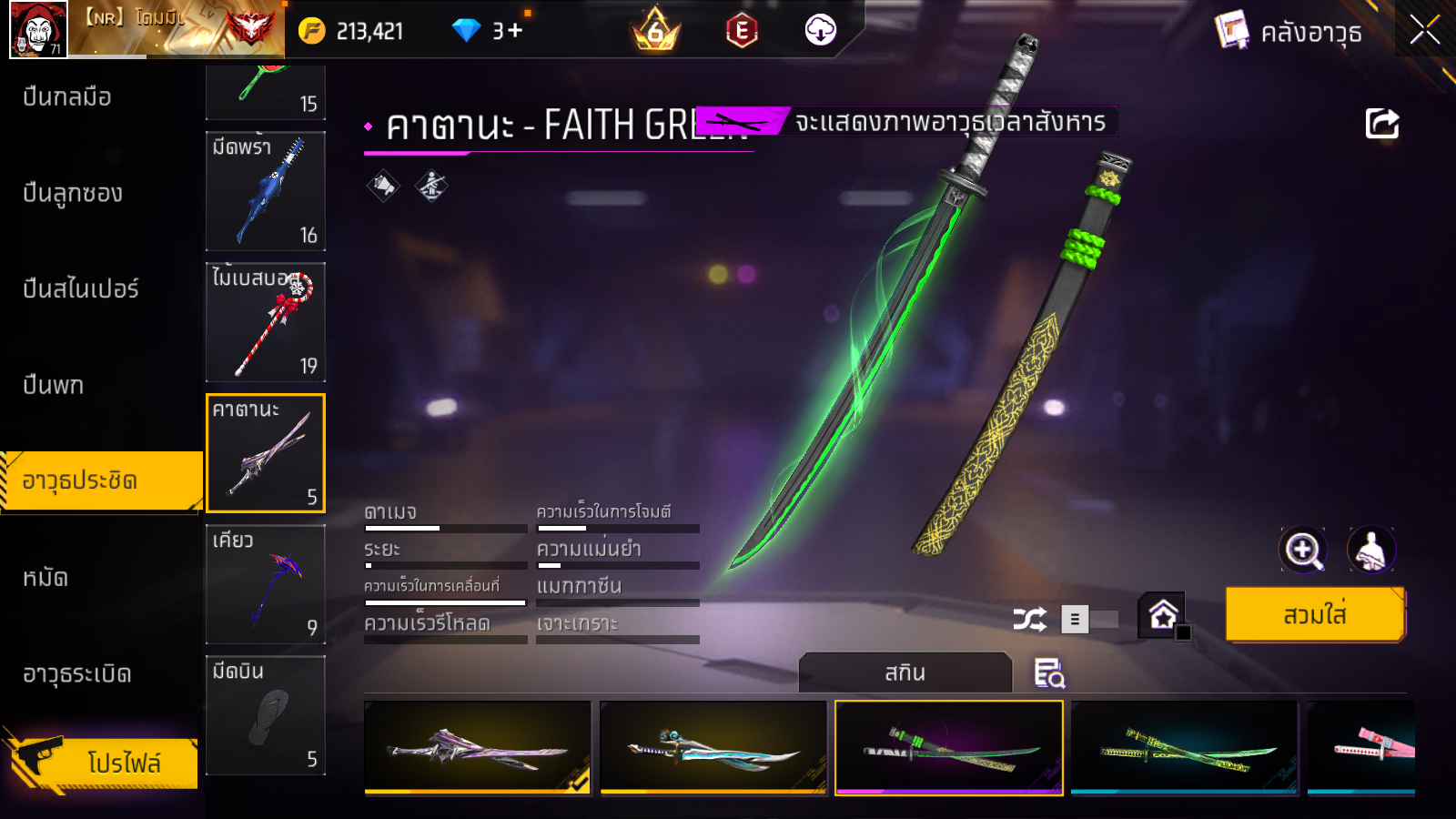Open the อาวุธระเบิด category

coord(77,673)
